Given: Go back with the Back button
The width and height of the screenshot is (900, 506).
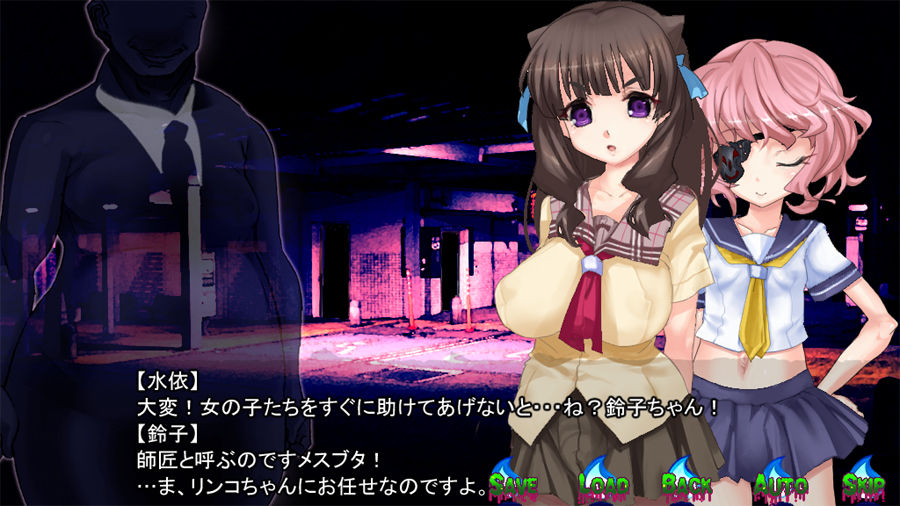Looking at the screenshot, I should [689, 485].
